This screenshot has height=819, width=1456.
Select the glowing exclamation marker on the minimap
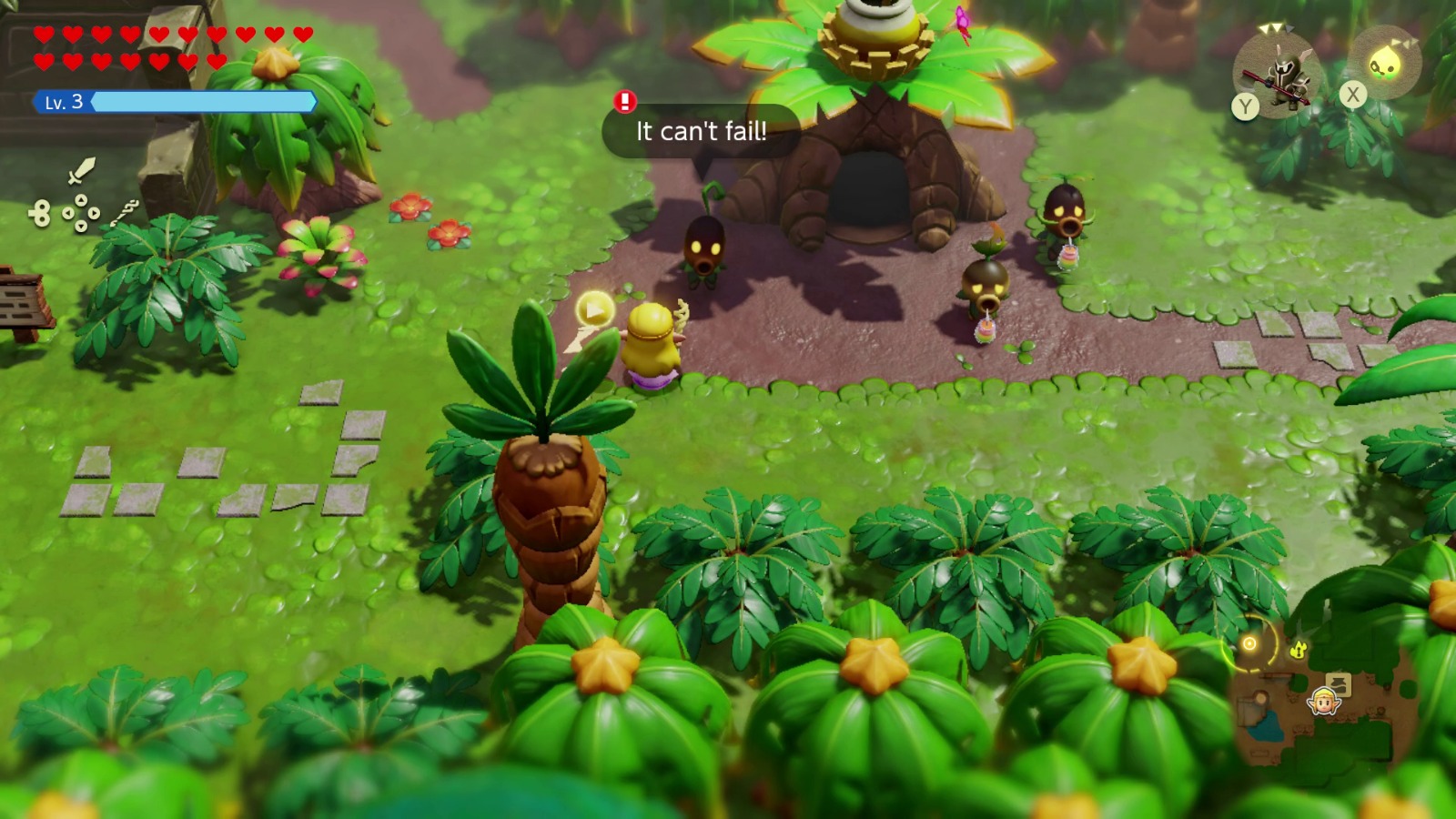click(1299, 649)
